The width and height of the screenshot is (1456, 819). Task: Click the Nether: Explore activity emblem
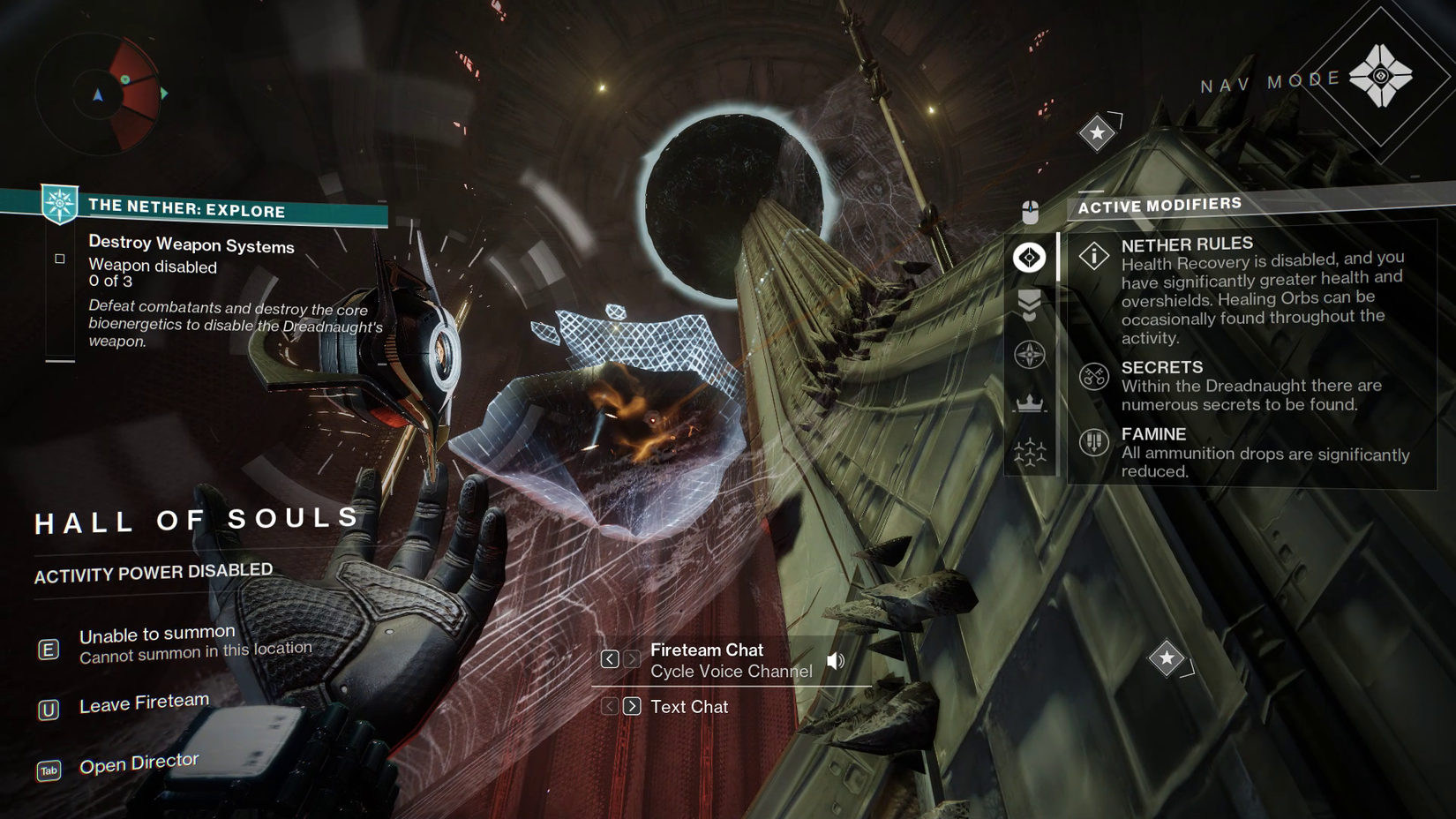[58, 203]
